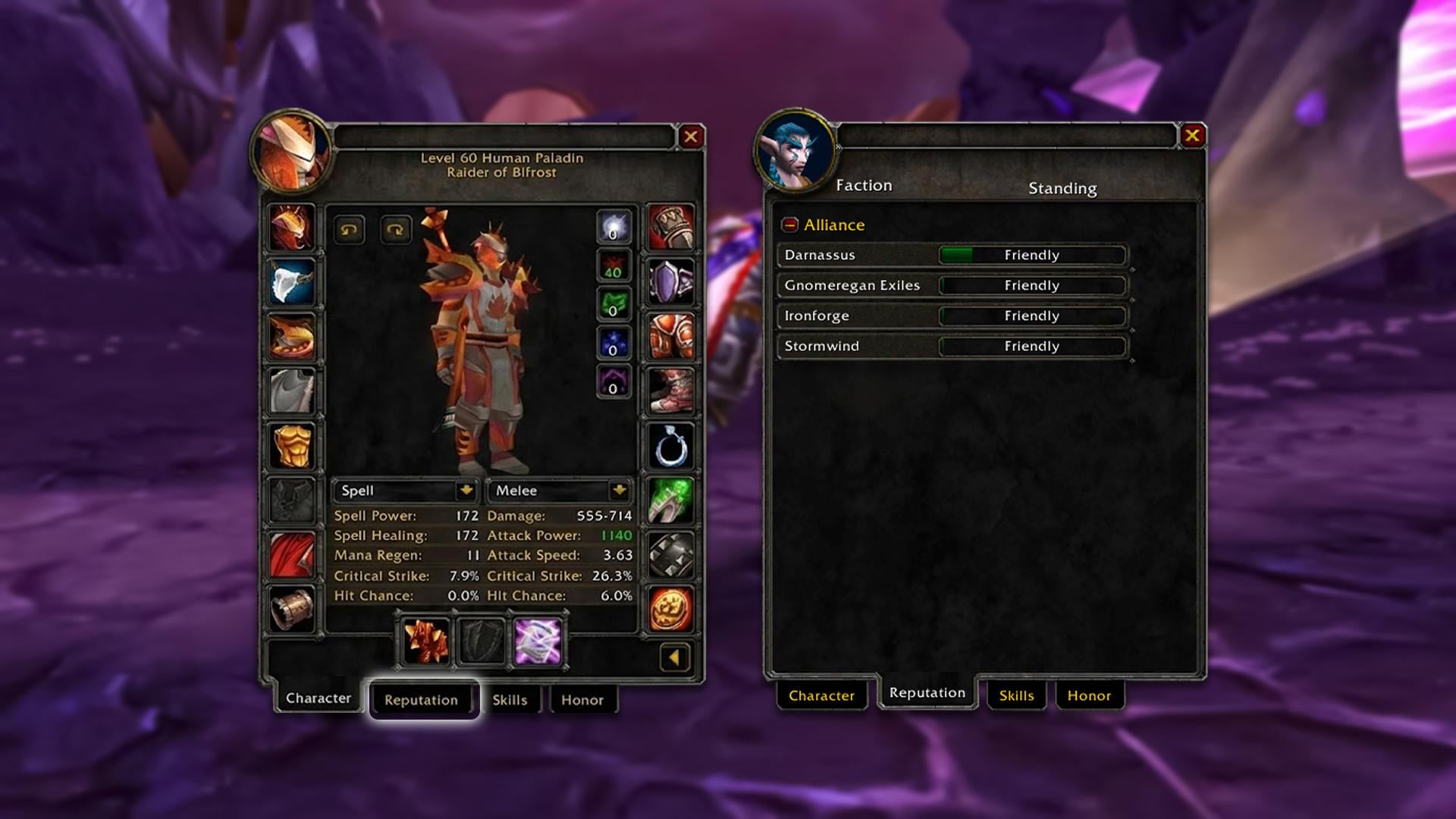The width and height of the screenshot is (1456, 819).
Task: Switch to the Character tab in the reputation panel
Action: (x=821, y=695)
